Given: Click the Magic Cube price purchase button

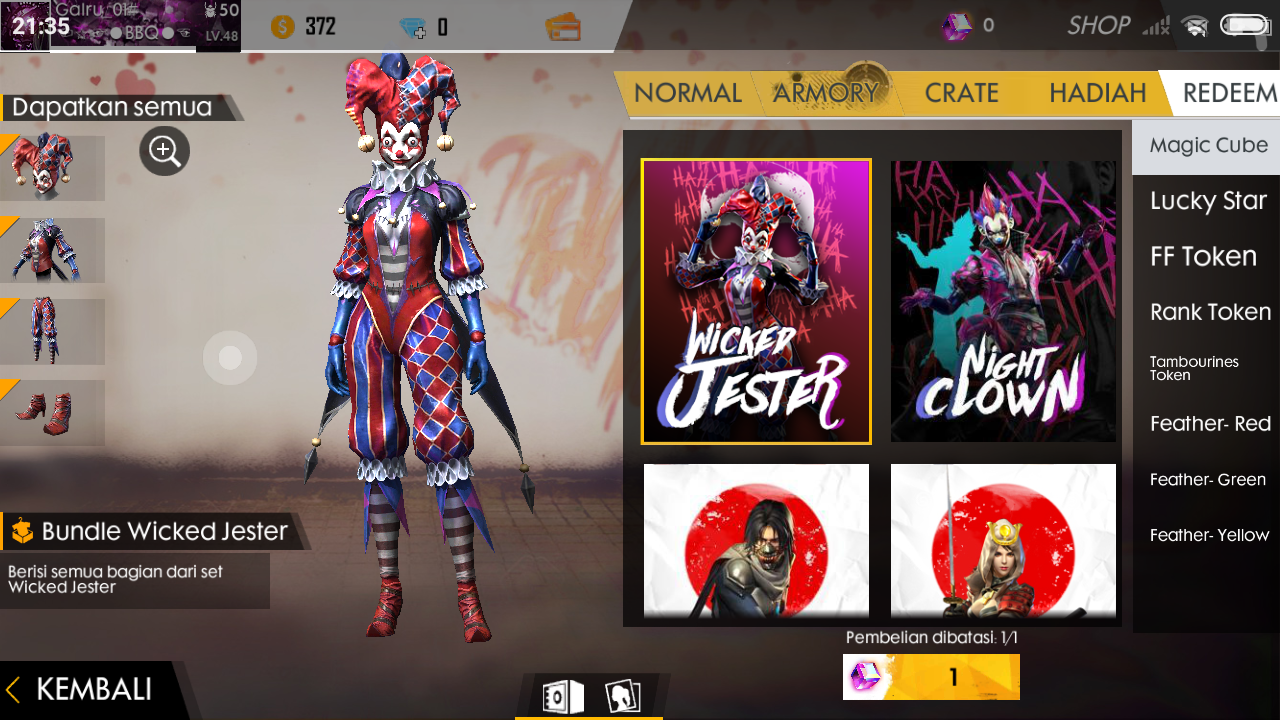Looking at the screenshot, I should (930, 677).
